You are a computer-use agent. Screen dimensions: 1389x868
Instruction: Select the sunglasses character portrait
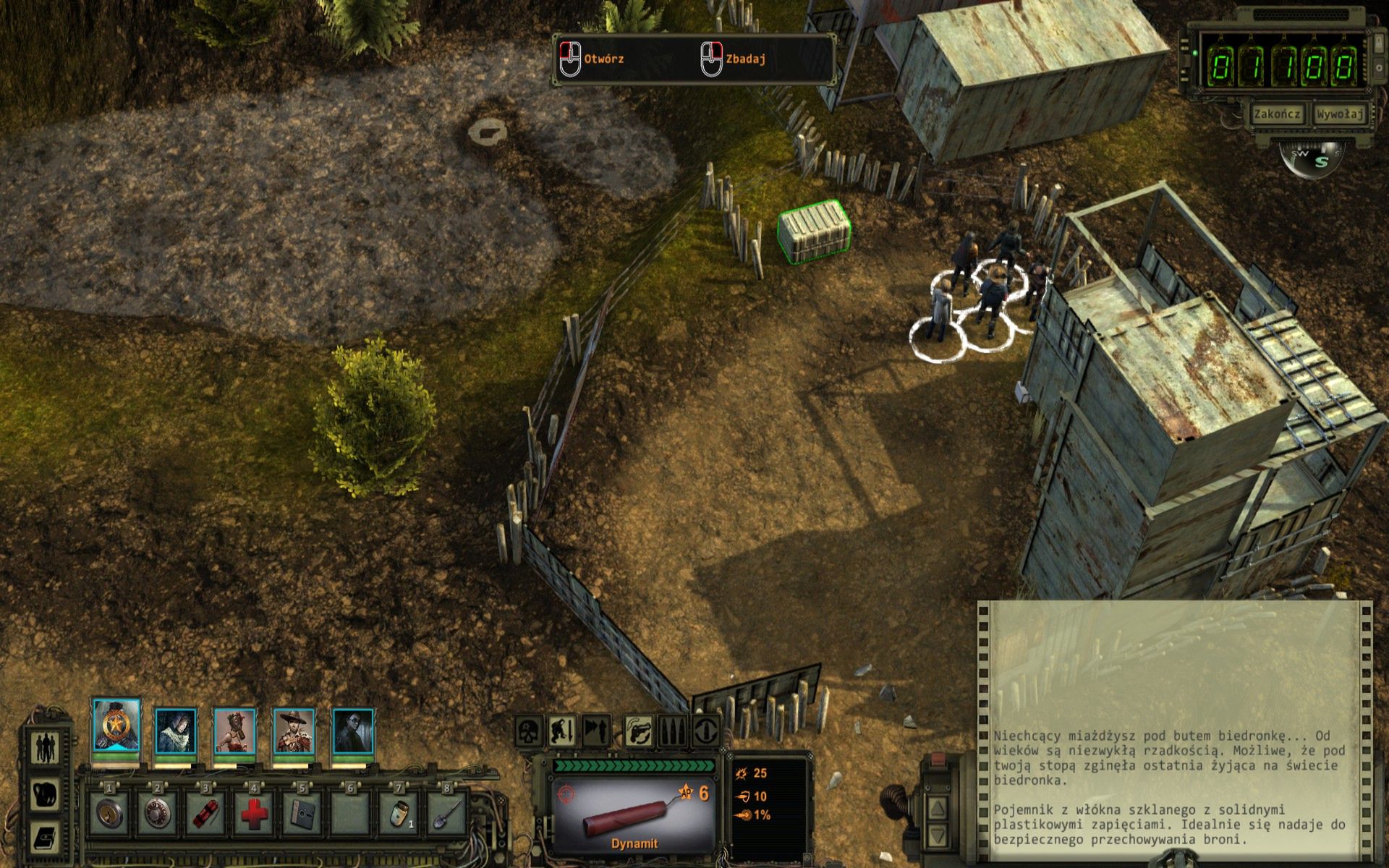coord(353,732)
